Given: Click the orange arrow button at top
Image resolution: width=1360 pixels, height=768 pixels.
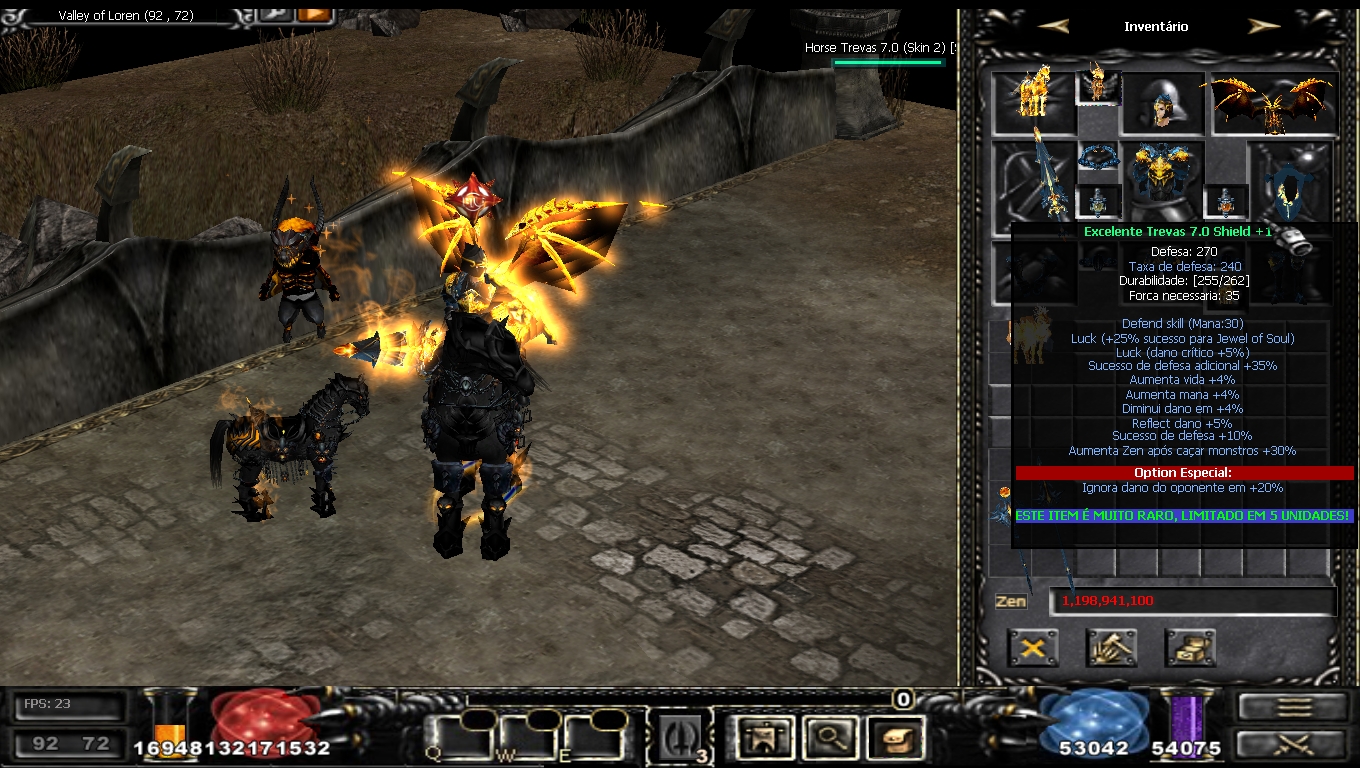Looking at the screenshot, I should 314,14.
